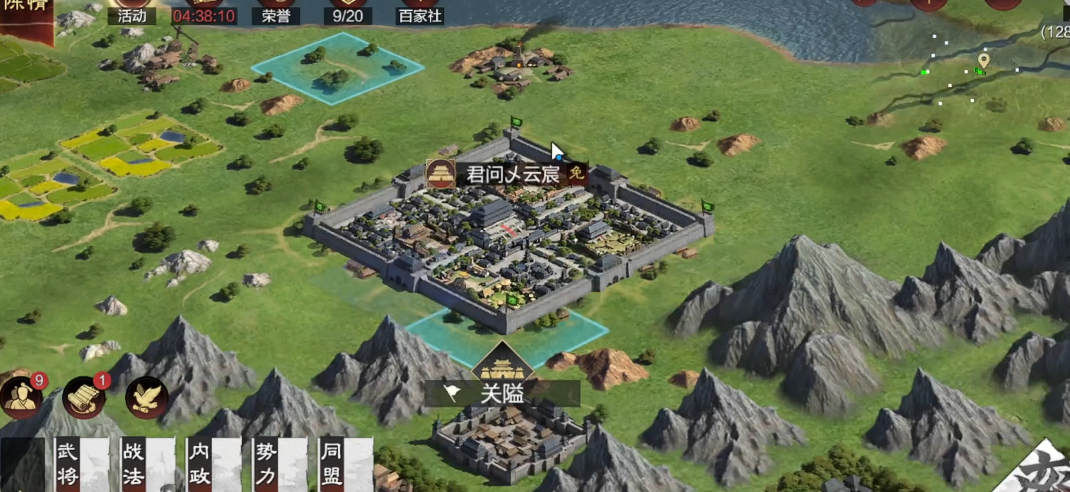Open the 百家社 menu
Viewport: 1070px width, 492px height.
(419, 14)
